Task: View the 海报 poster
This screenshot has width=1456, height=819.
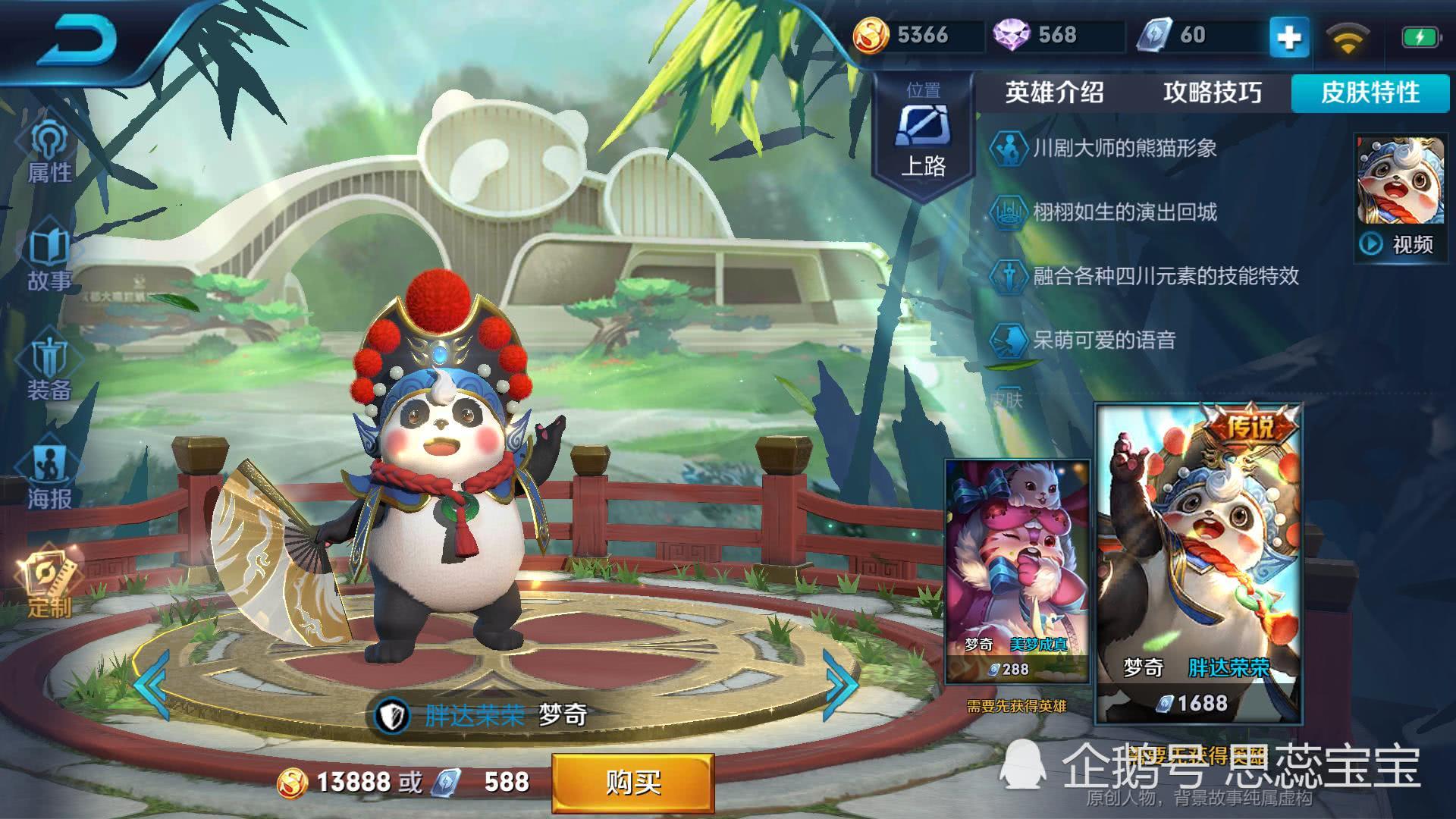Action: [x=49, y=478]
